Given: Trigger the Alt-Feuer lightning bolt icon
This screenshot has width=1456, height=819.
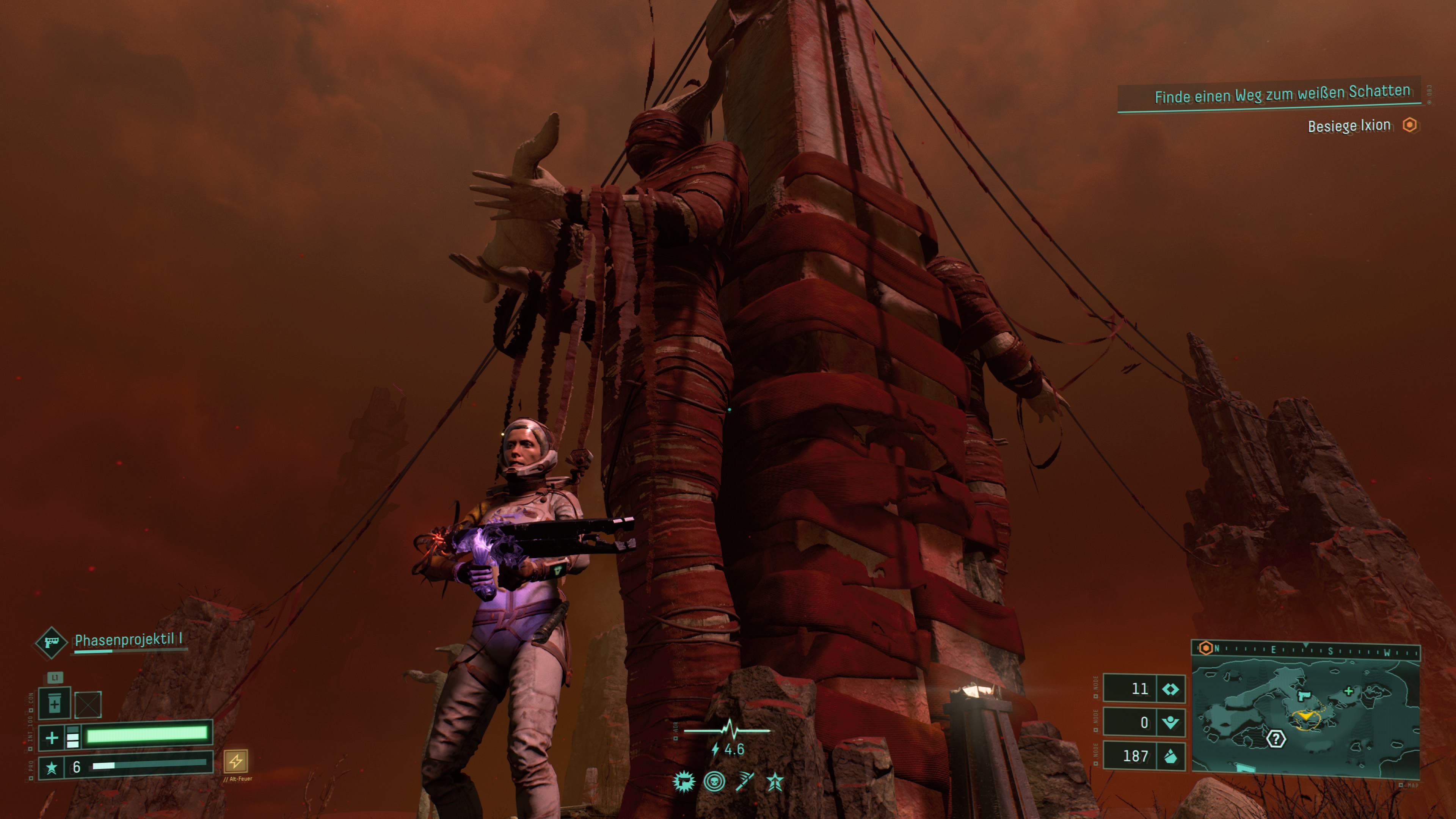Looking at the screenshot, I should click(x=236, y=761).
